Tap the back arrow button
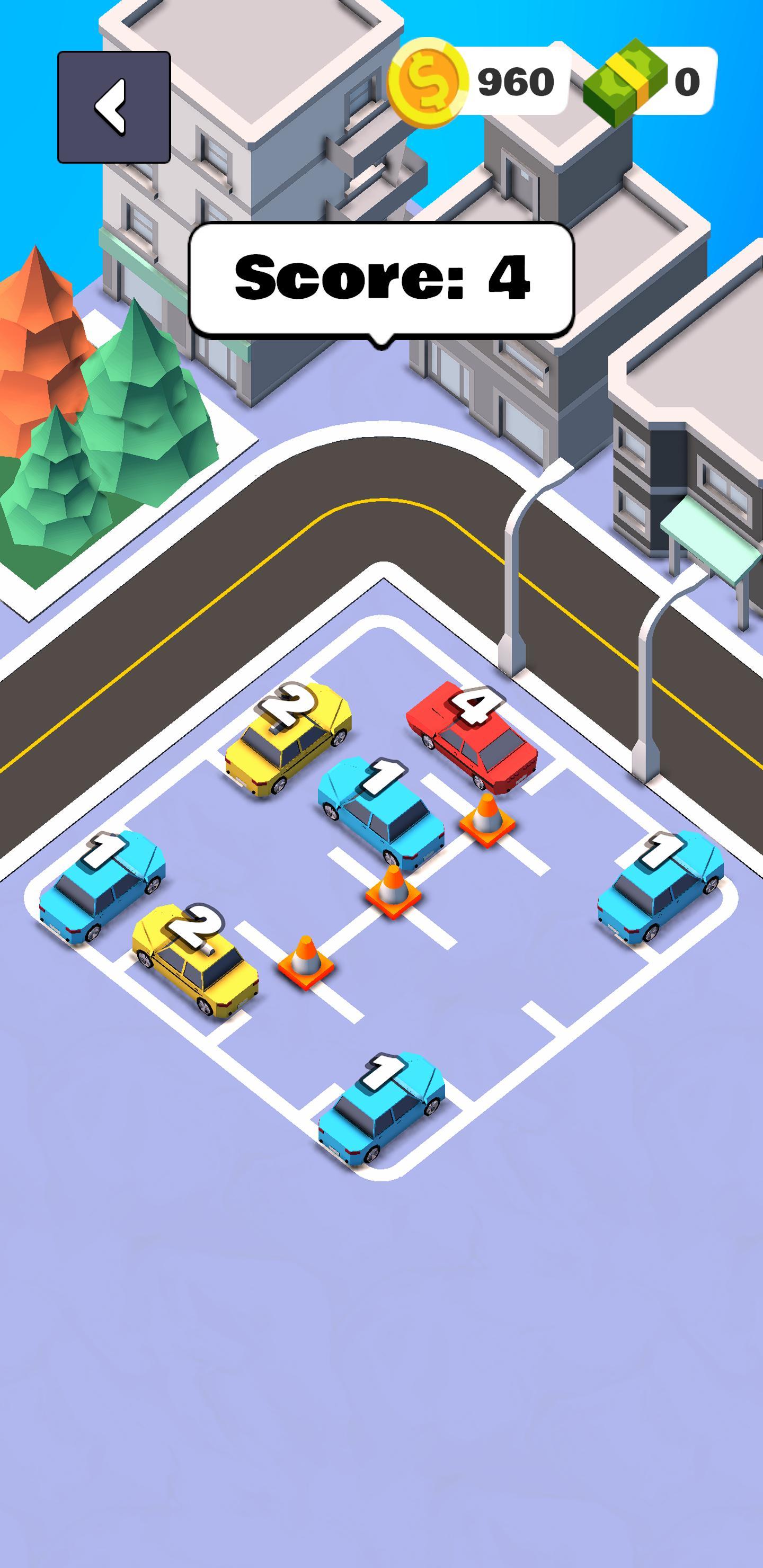This screenshot has width=763, height=1568. (113, 105)
